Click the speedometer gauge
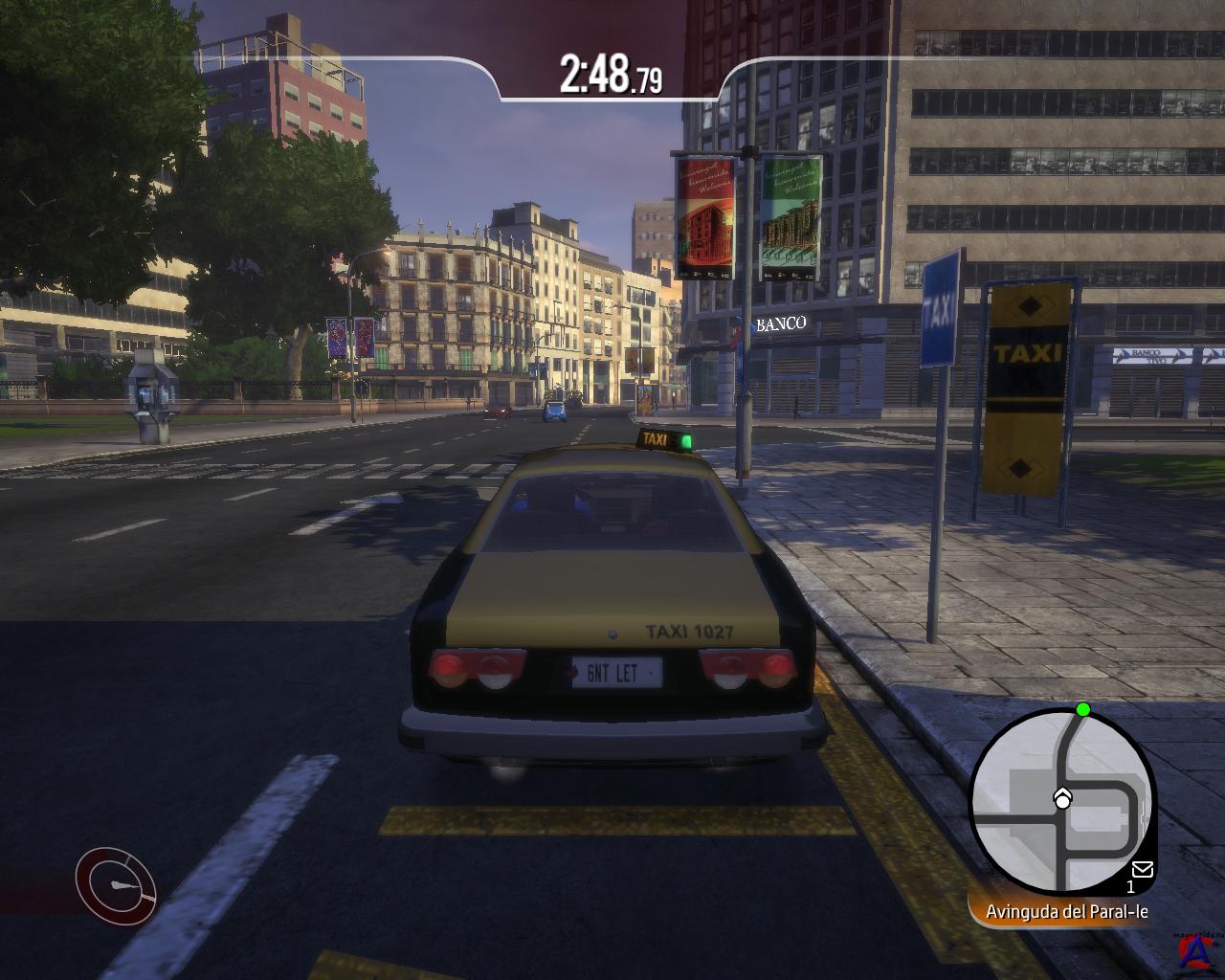 (x=117, y=885)
